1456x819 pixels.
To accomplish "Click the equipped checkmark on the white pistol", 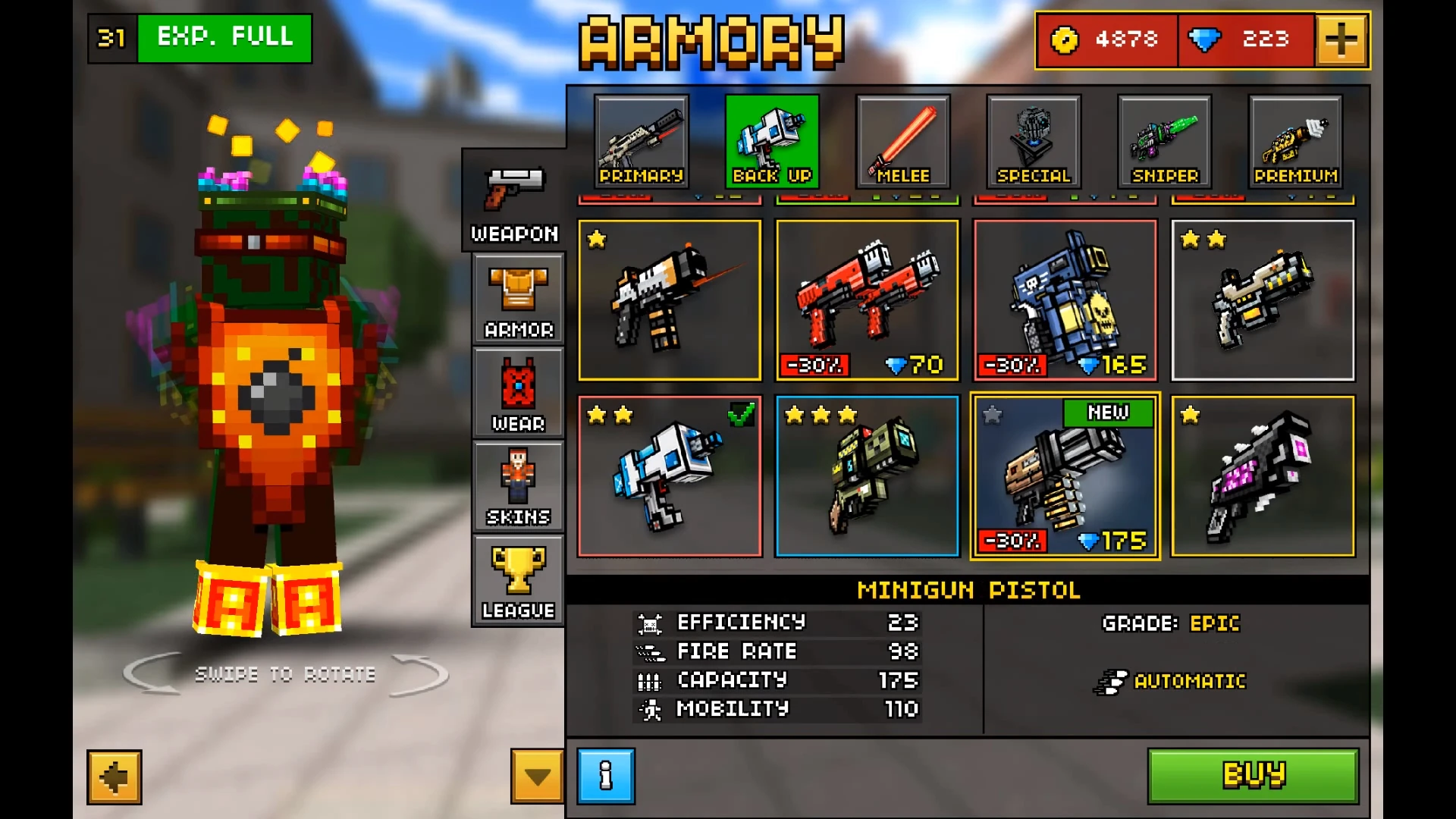I will (x=742, y=416).
